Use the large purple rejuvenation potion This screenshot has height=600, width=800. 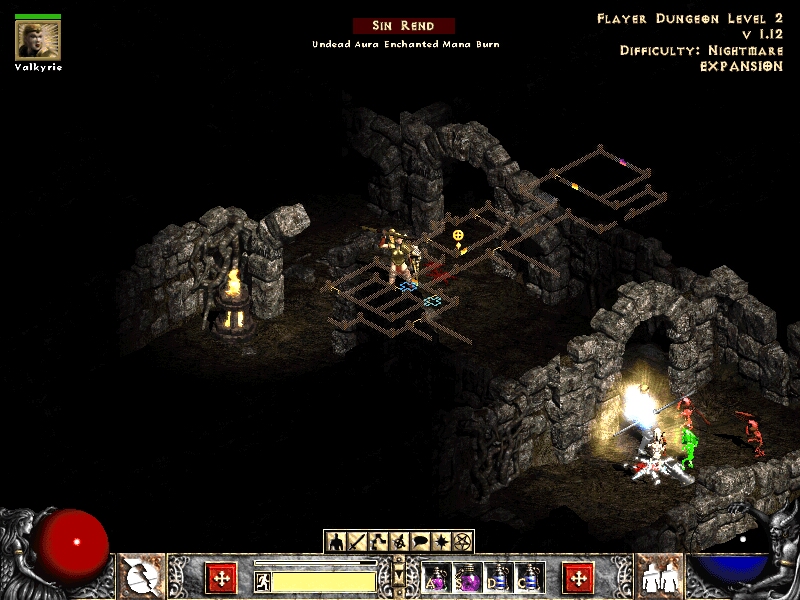tap(468, 578)
